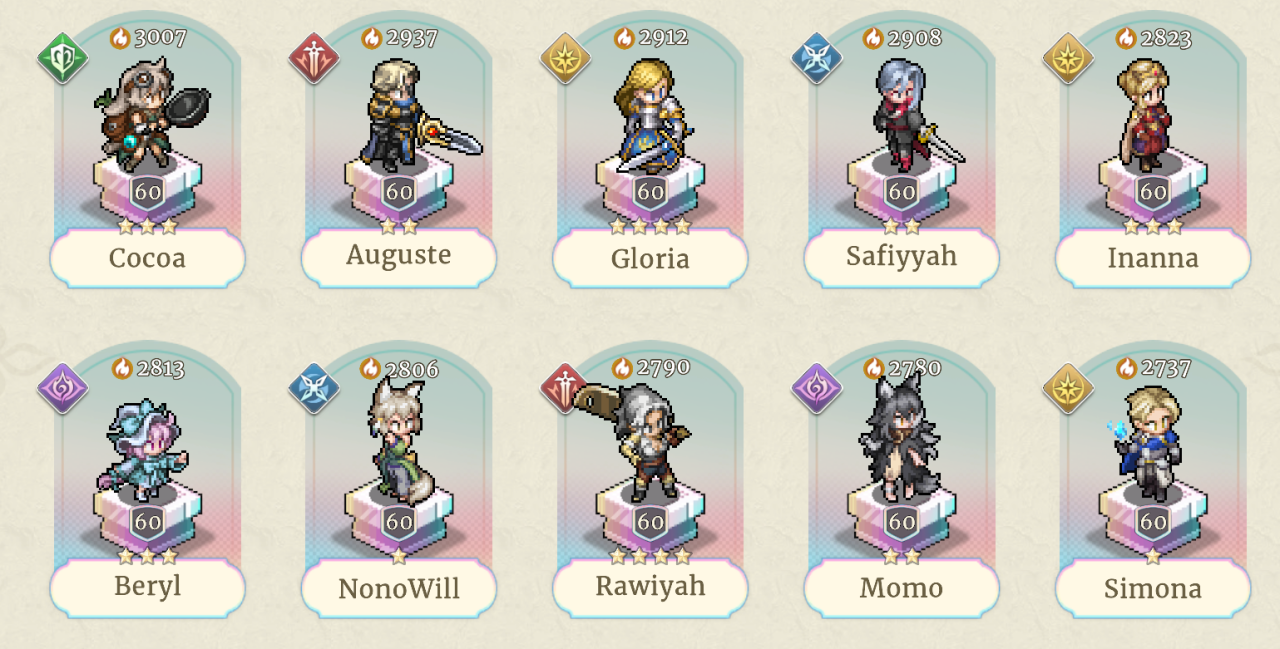Pick the Momo character card

pos(901,480)
